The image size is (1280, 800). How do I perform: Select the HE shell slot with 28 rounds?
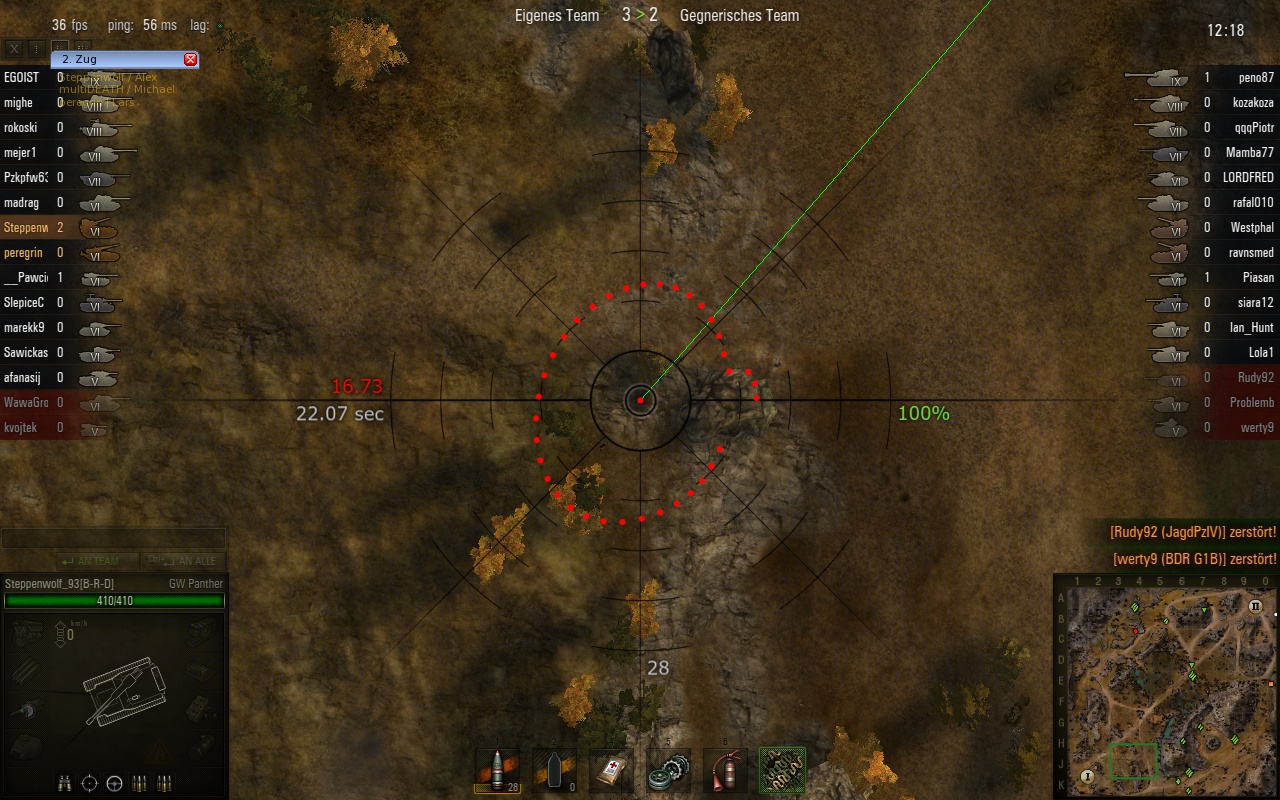(497, 771)
